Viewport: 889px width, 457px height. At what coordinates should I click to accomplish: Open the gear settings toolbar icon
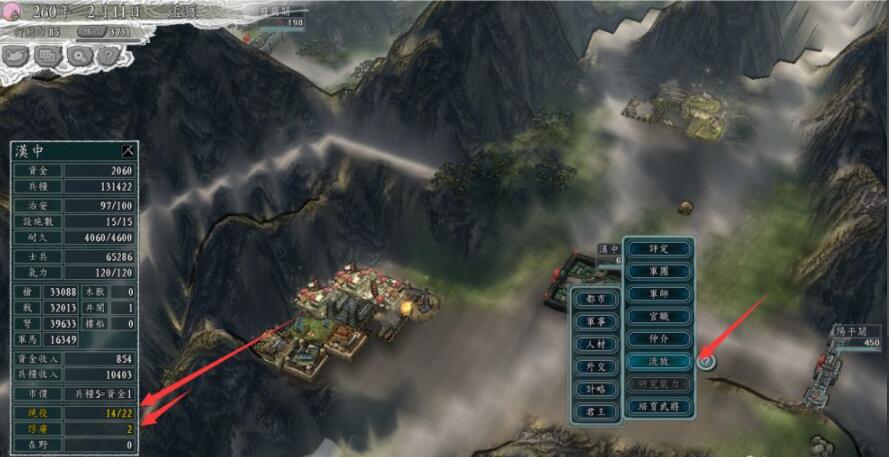[76, 56]
